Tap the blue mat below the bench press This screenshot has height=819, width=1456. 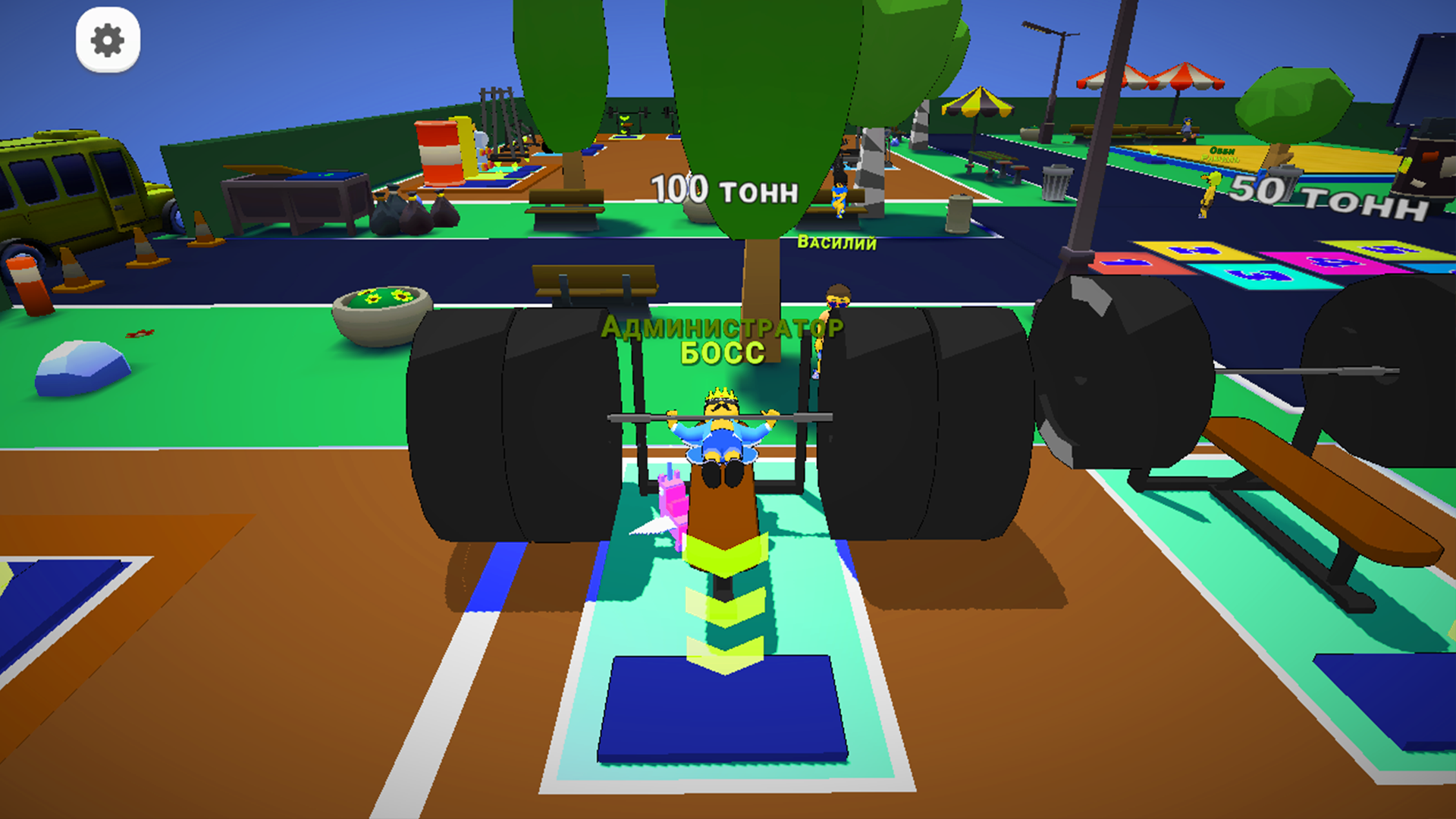pos(722,720)
